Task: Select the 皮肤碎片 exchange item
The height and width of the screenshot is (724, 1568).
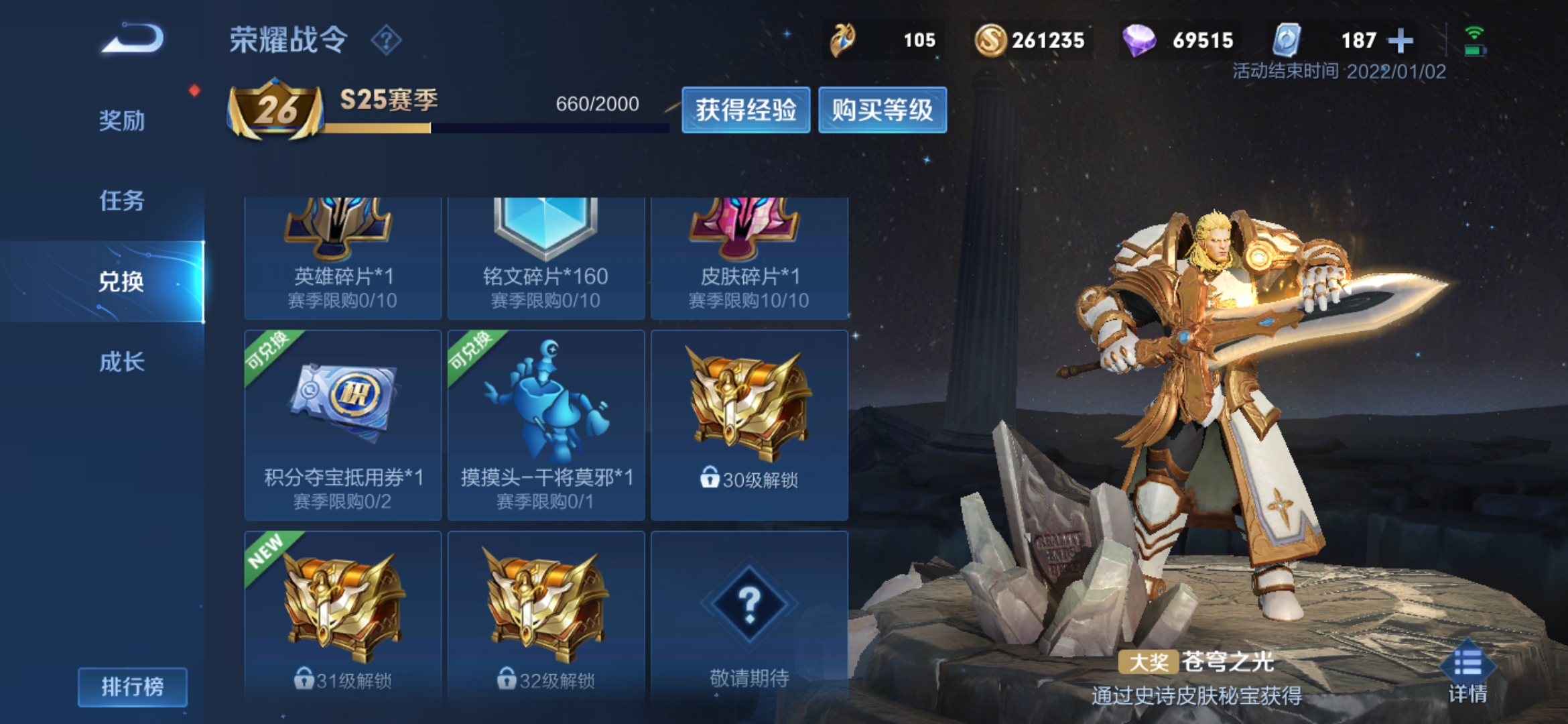Action: [x=749, y=258]
